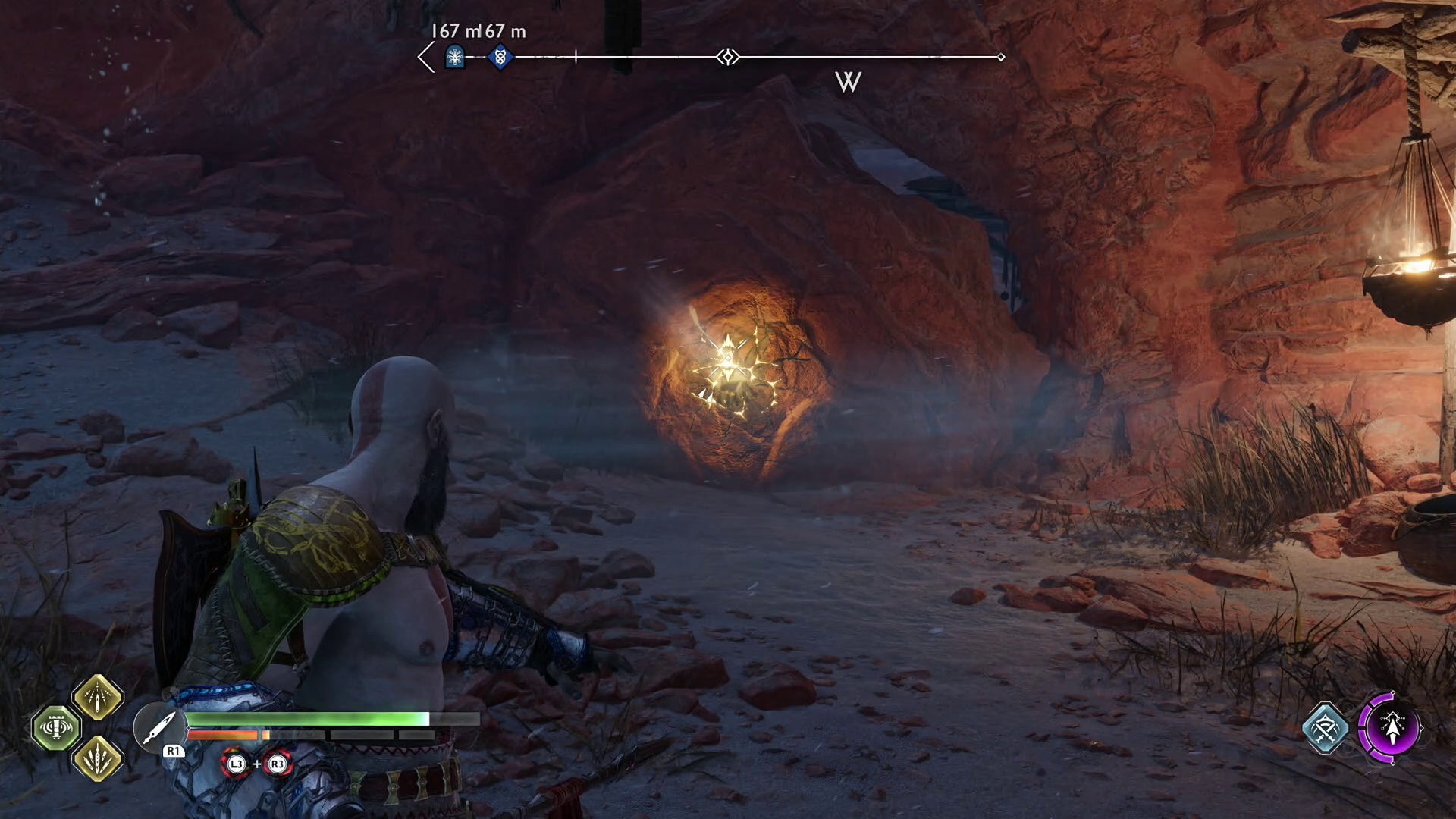Screen dimensions: 1456x819
Task: Click the blue diamond knot compass marker
Action: click(500, 57)
